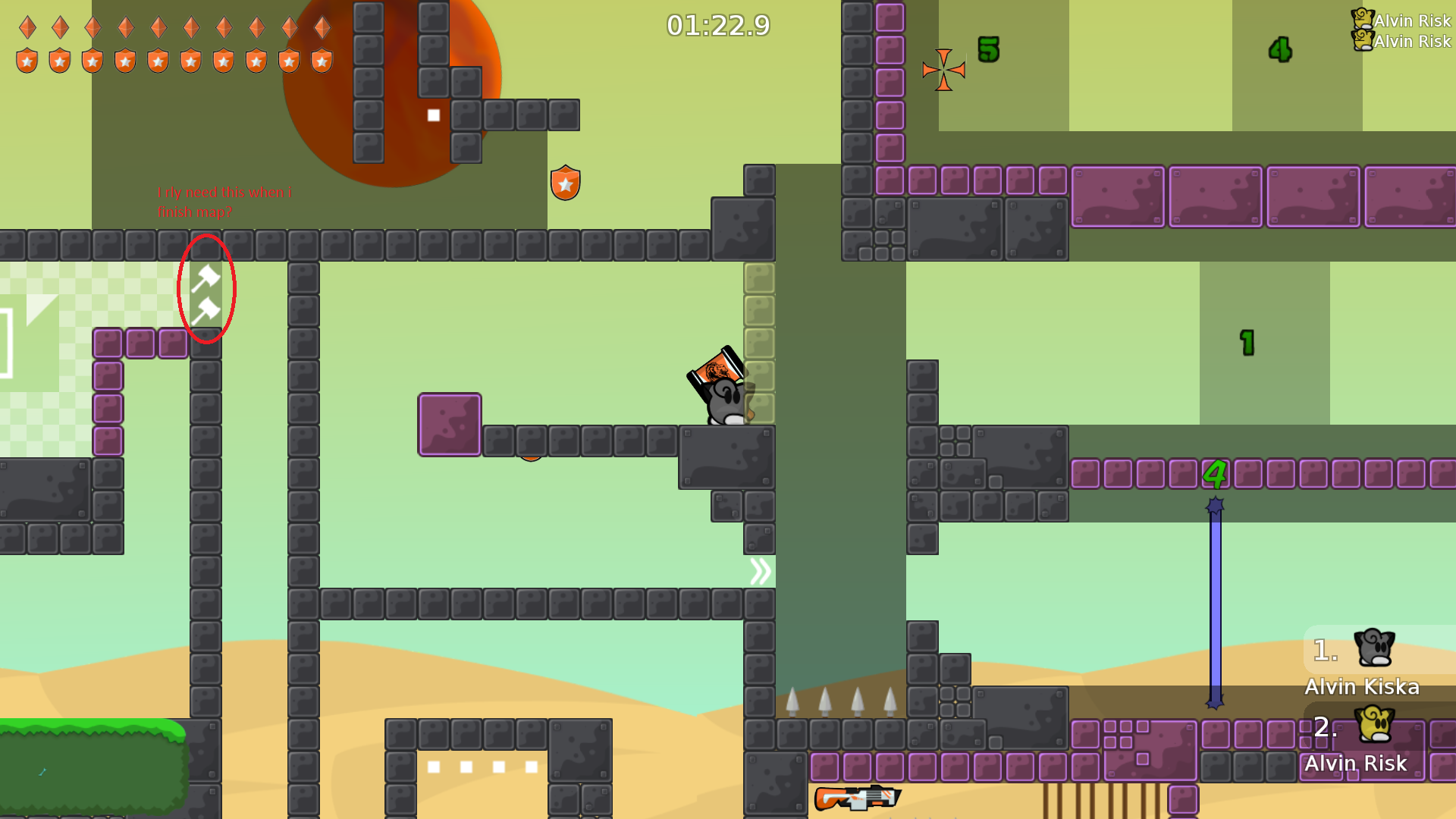Screen dimensions: 1456x819
Task: Click the Alvin Kiska name in first place
Action: pos(1363,687)
